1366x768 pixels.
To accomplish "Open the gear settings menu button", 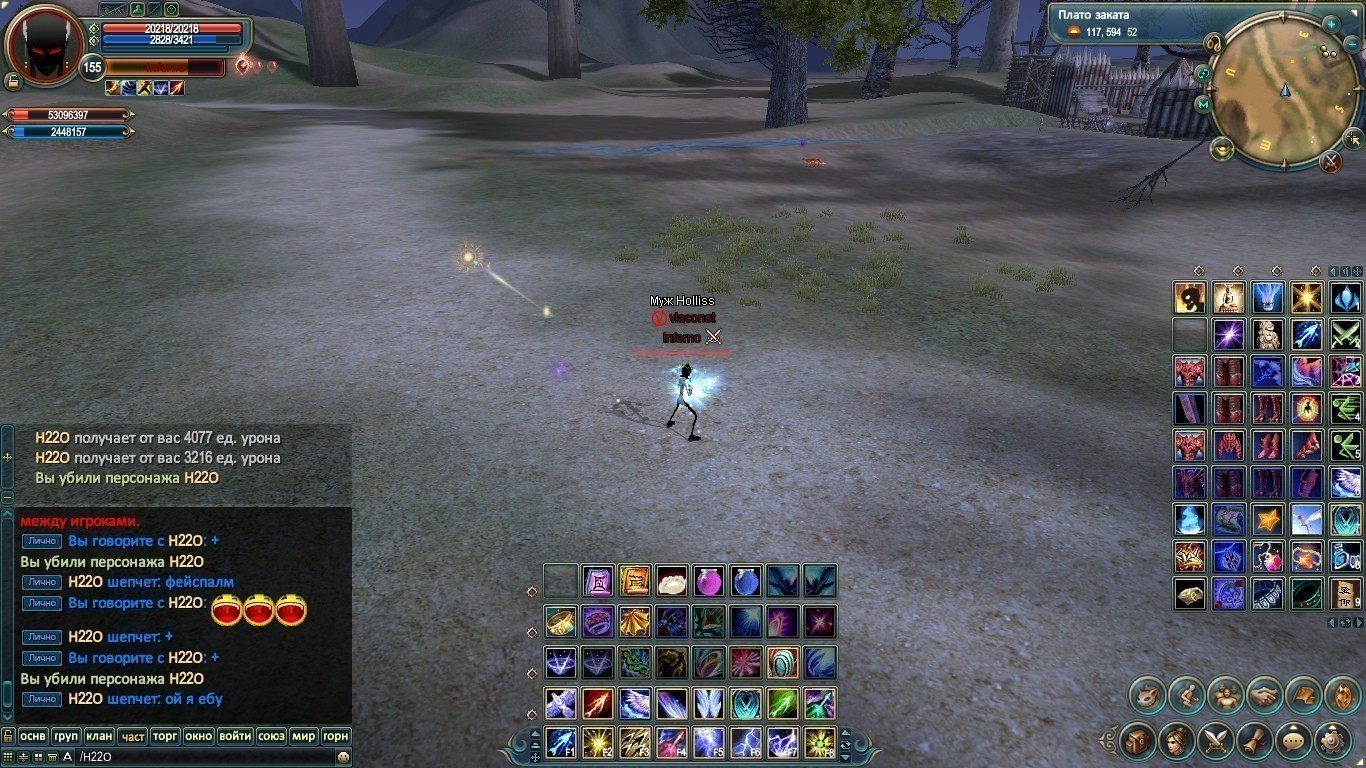I will click(1333, 741).
